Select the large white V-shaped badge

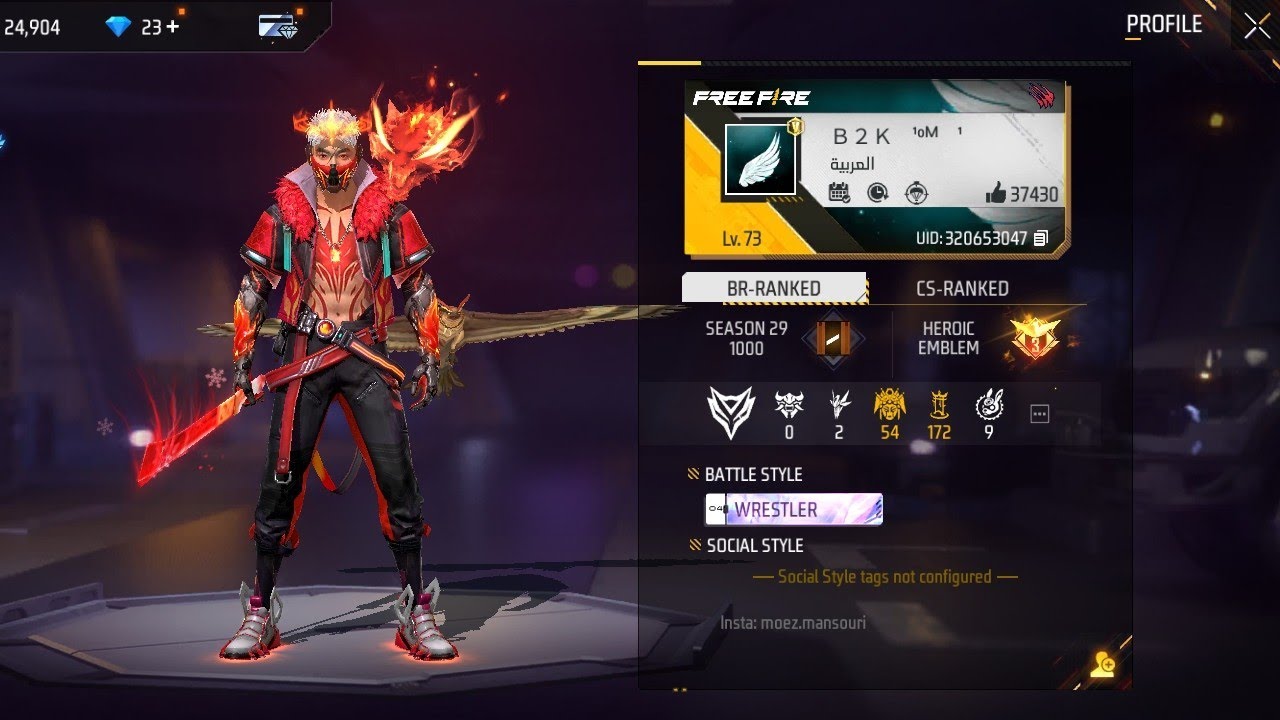(x=729, y=412)
